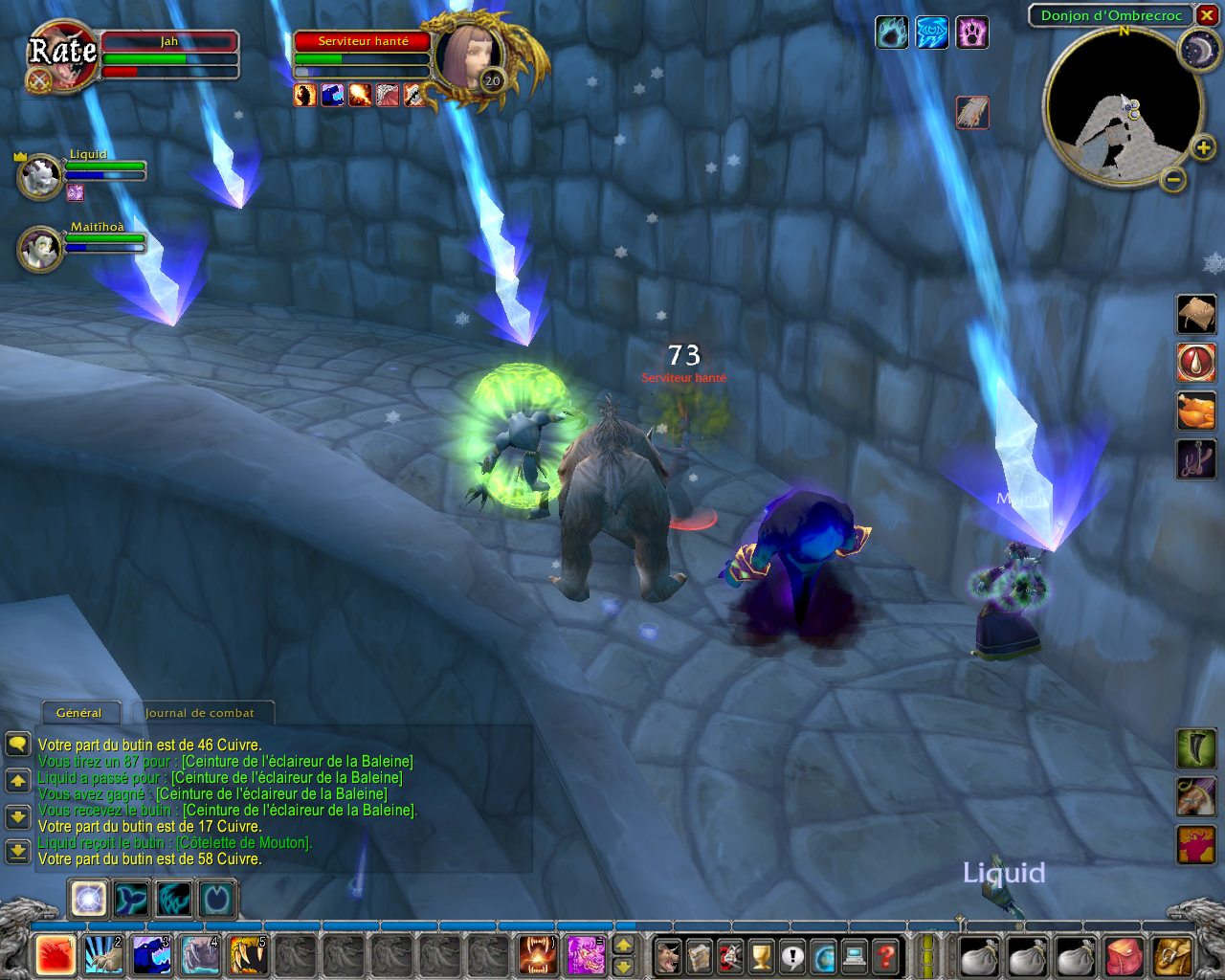
Task: Select the glowing white shapeshift form icon
Action: click(x=89, y=900)
